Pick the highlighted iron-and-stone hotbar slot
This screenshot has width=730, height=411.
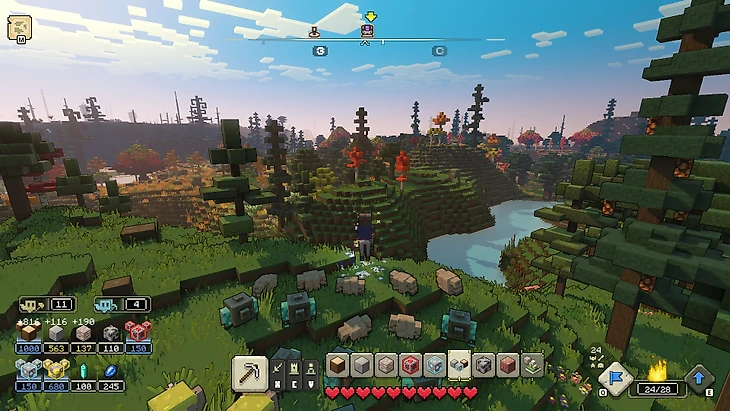pos(459,365)
